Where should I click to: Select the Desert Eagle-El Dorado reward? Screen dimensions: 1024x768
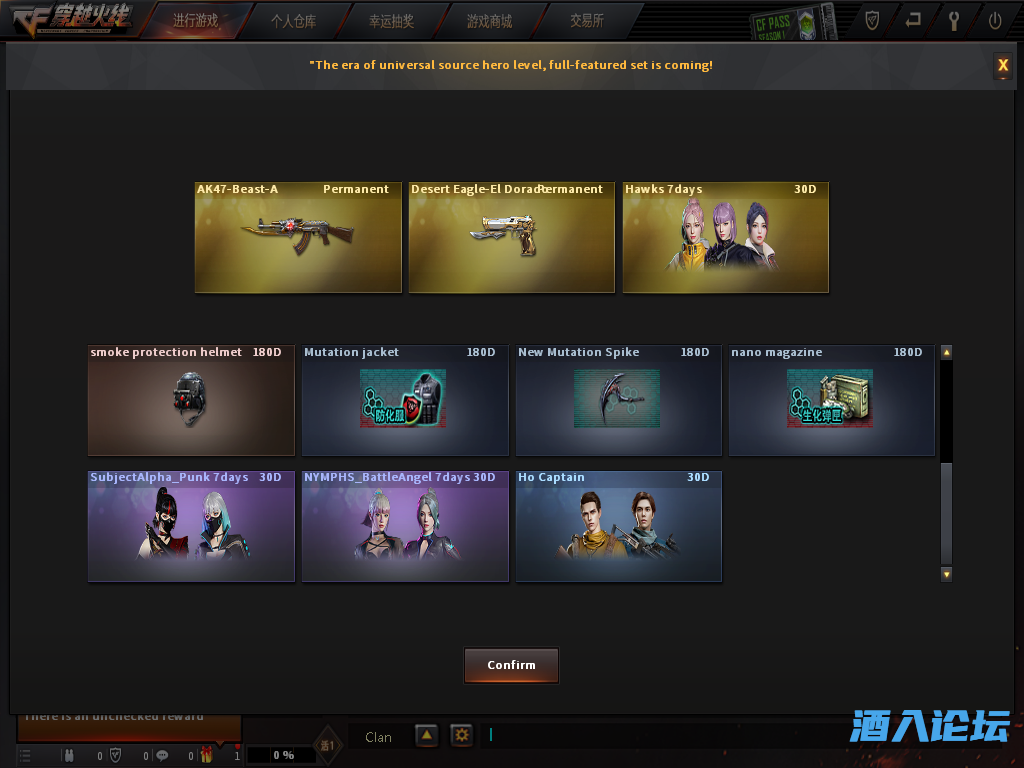[511, 238]
